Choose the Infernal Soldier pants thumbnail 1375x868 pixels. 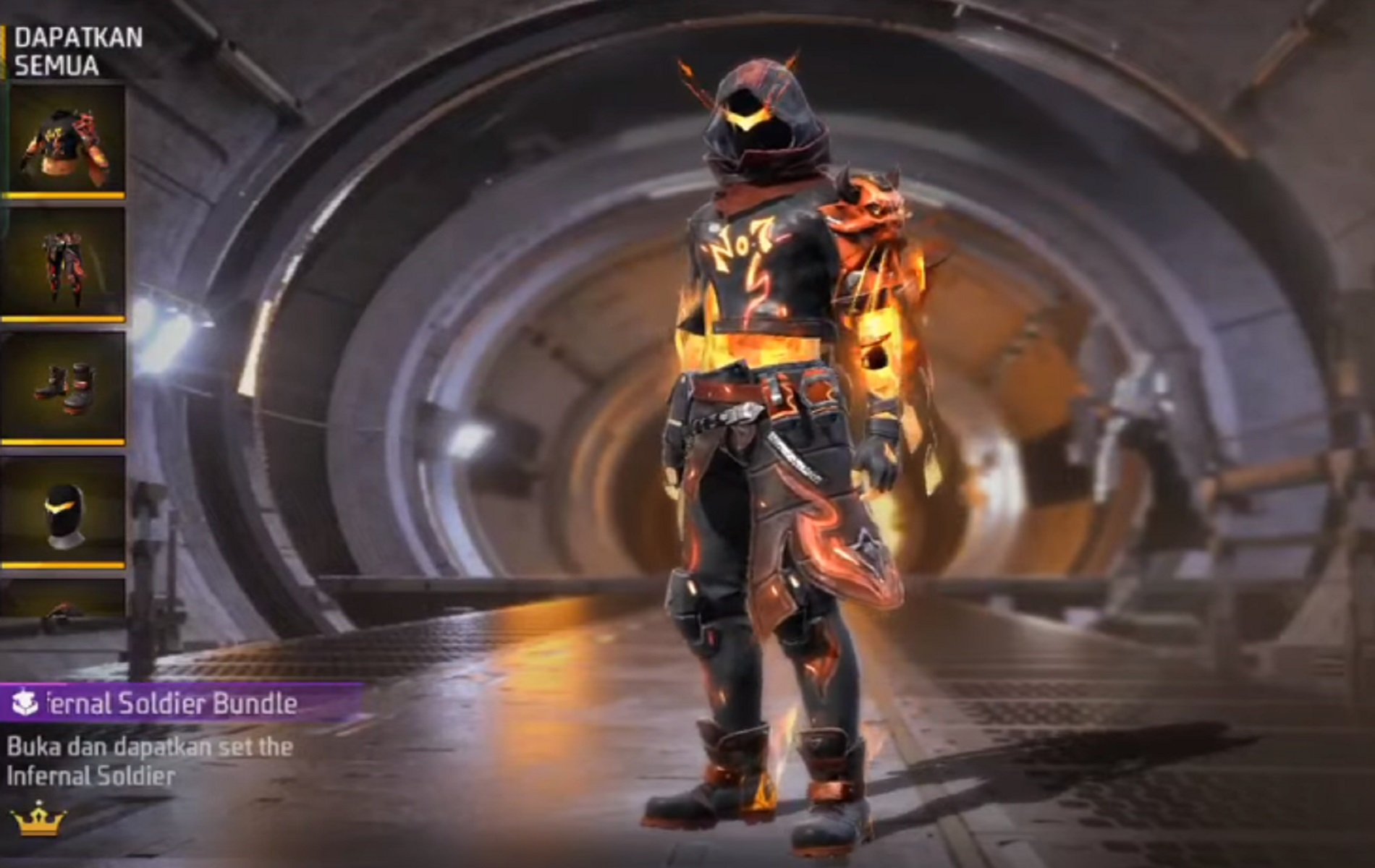(64, 265)
